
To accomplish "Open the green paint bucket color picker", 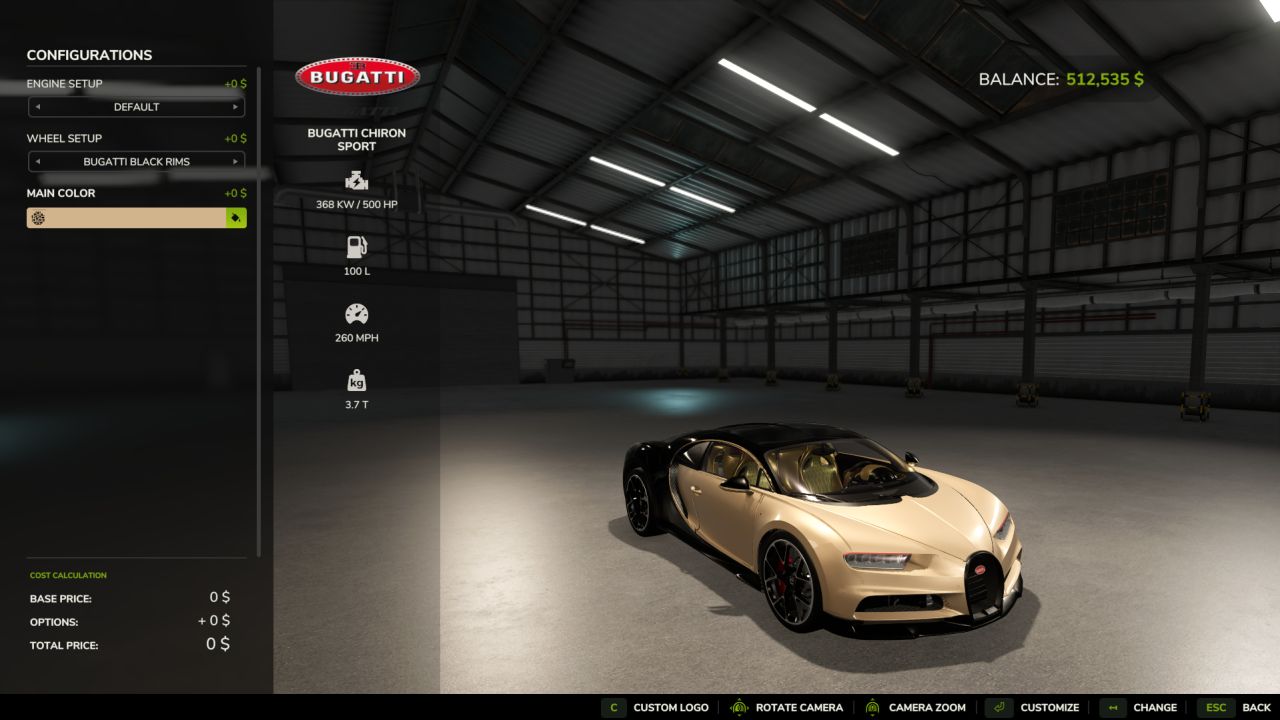I will [x=236, y=218].
